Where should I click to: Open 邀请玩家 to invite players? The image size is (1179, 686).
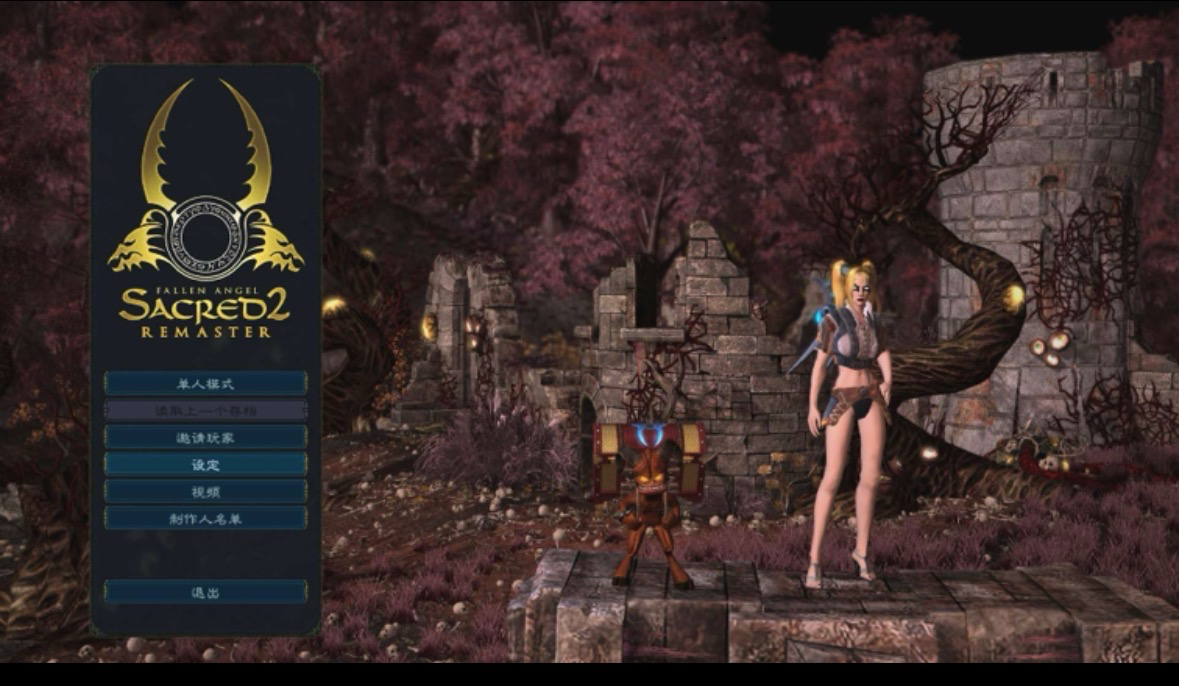[205, 437]
